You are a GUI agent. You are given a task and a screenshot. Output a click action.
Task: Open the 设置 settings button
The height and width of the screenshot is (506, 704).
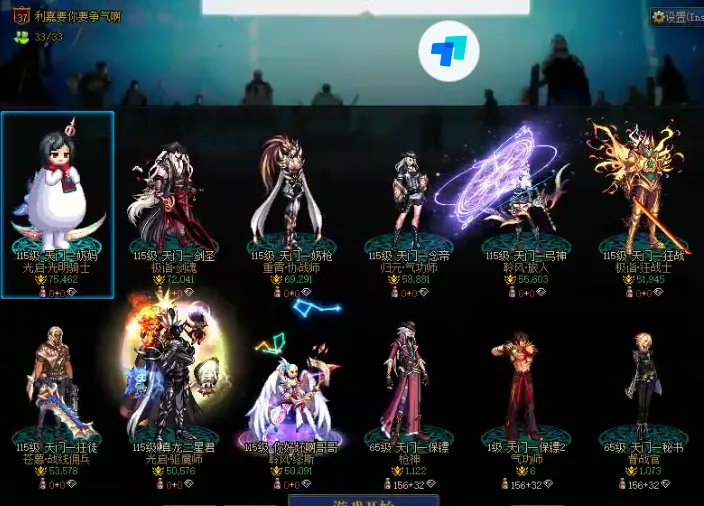[677, 17]
